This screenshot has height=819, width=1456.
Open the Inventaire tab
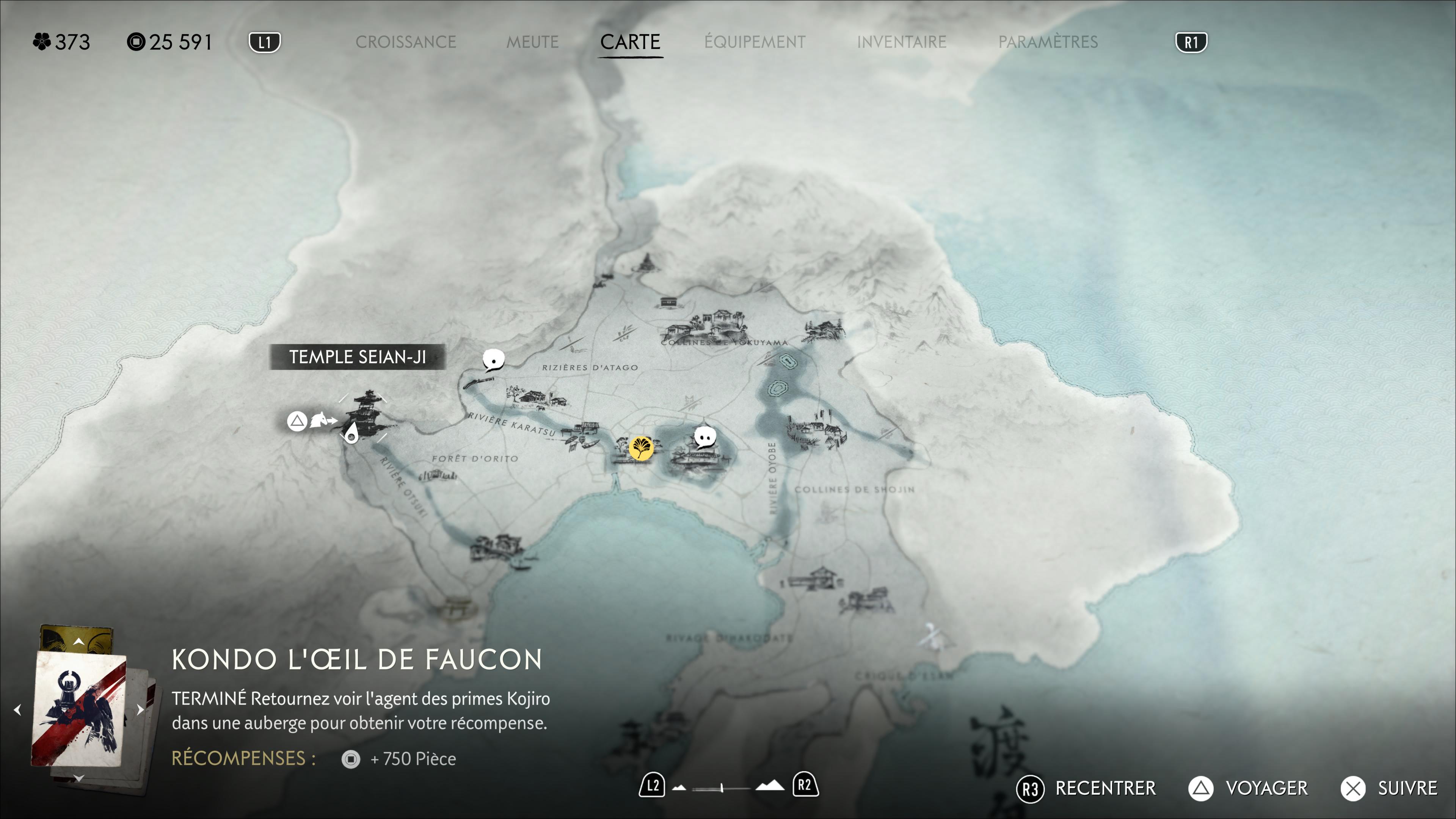[901, 42]
